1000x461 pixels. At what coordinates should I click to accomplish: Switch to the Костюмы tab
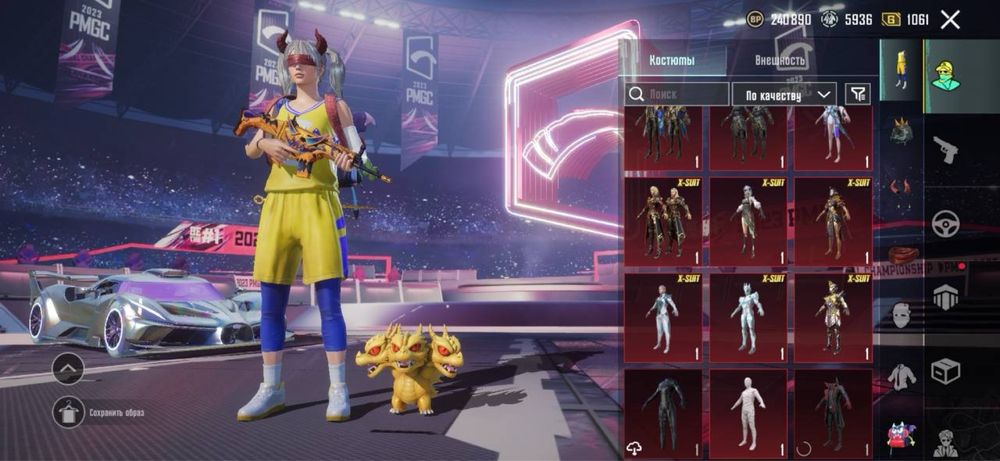673,60
